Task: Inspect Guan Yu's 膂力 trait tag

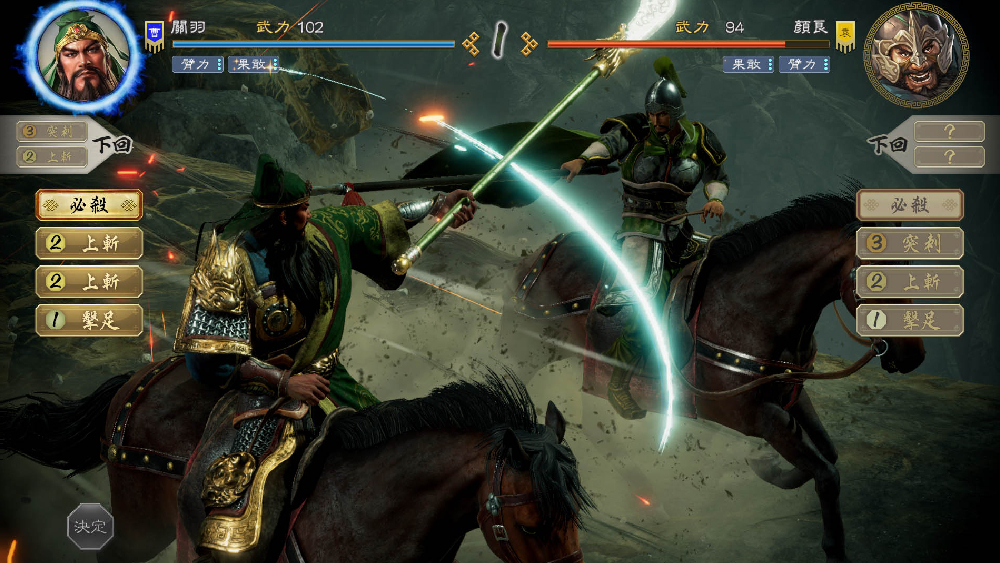Action: point(198,65)
